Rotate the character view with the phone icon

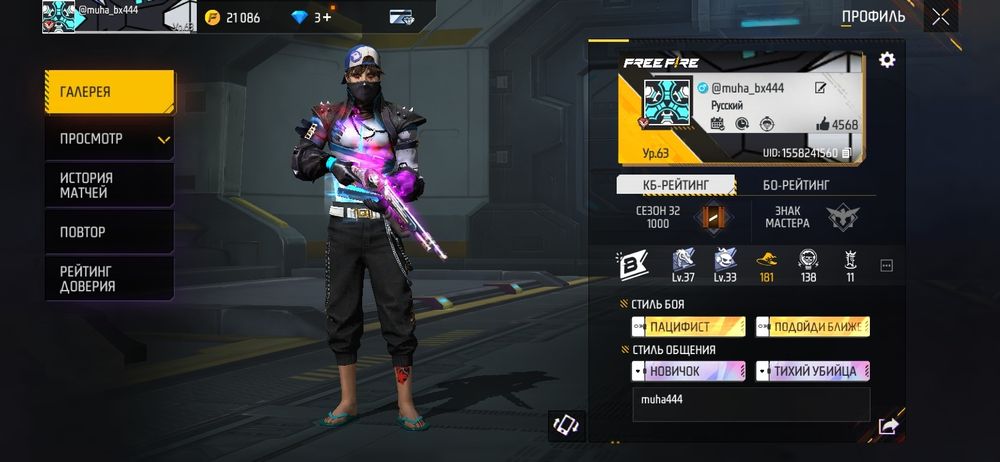[x=567, y=425]
